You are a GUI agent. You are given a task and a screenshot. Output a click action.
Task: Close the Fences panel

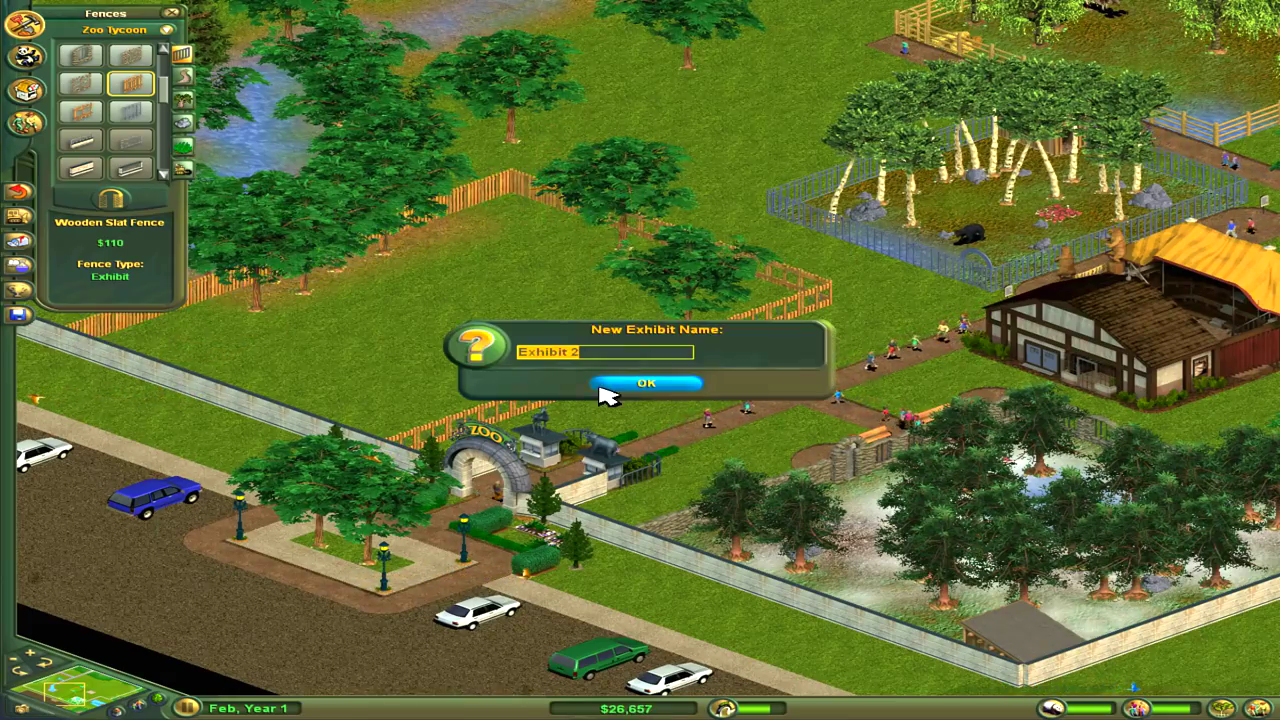coord(171,13)
